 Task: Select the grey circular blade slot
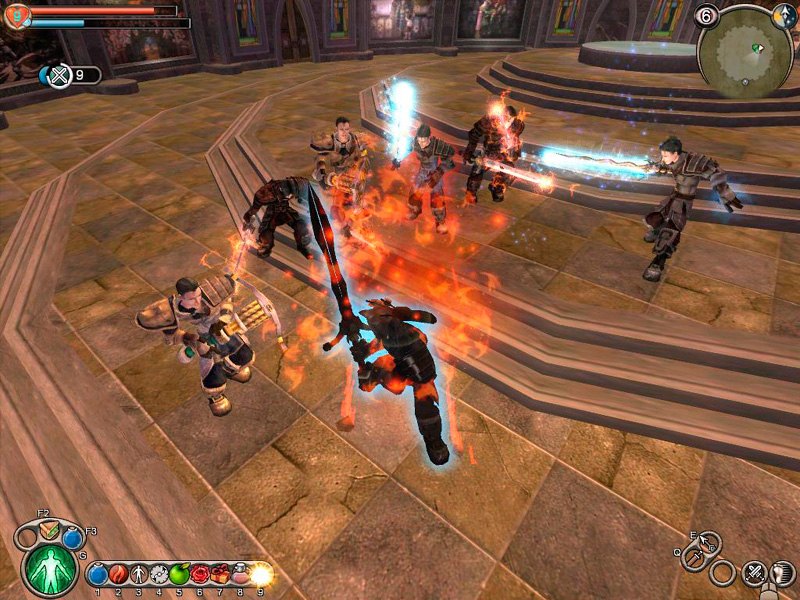[158, 574]
